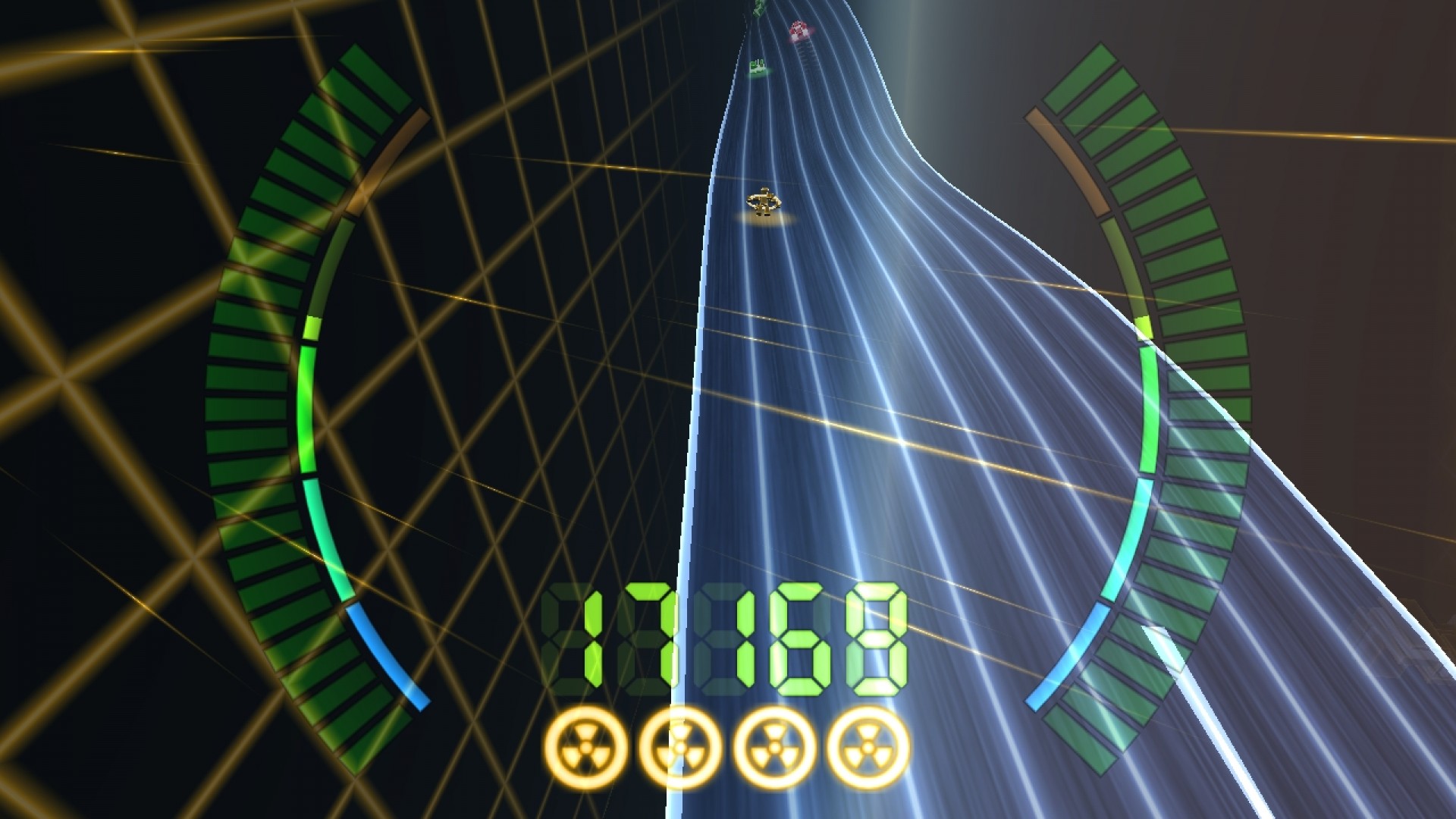Click the green enemy at the track's far end

pyautogui.click(x=757, y=8)
